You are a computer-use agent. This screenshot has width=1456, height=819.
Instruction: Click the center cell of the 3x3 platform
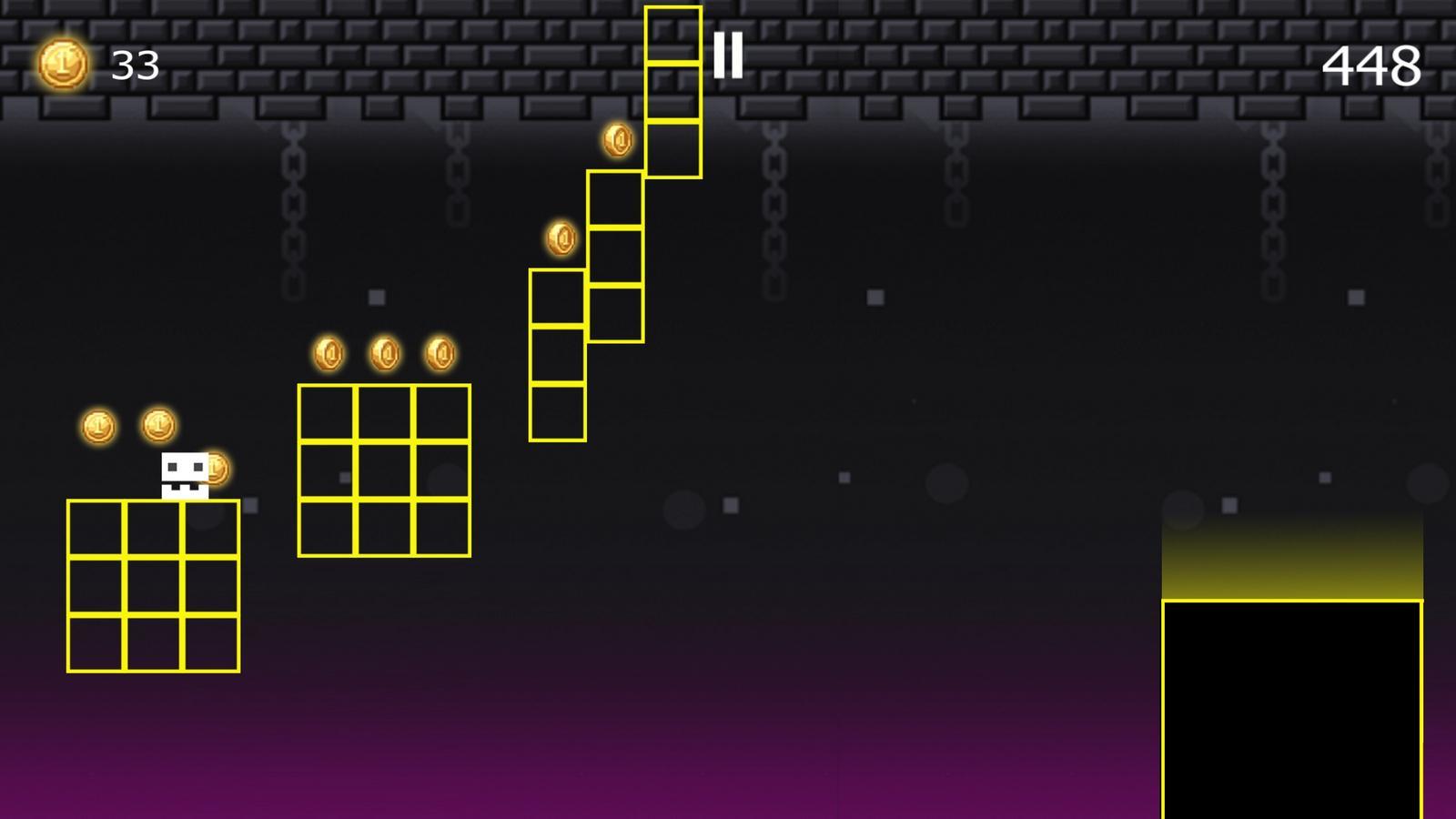(x=382, y=470)
